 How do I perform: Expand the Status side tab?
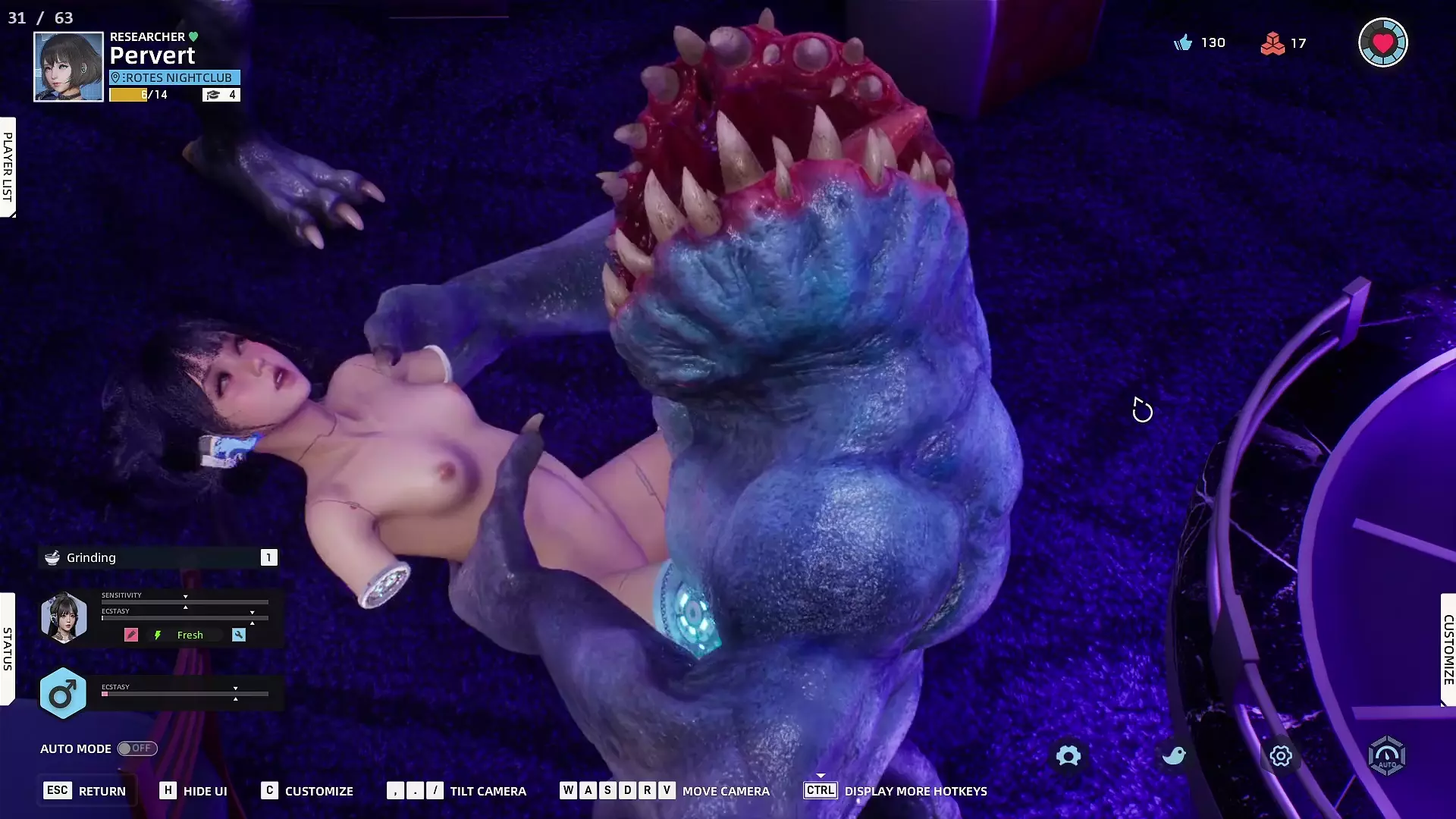tap(8, 648)
